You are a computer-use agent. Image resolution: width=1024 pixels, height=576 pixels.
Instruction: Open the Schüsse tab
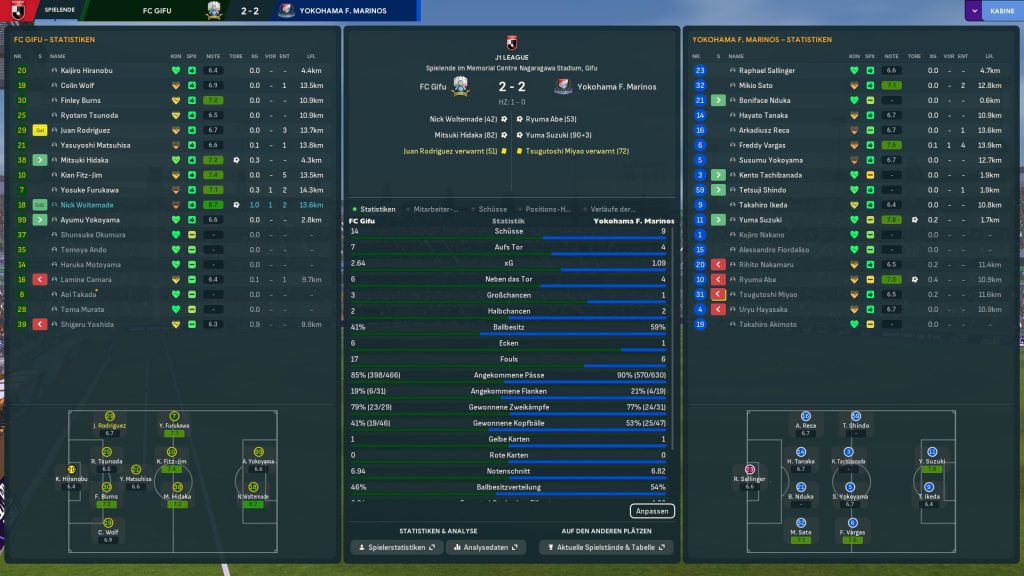[x=493, y=209]
